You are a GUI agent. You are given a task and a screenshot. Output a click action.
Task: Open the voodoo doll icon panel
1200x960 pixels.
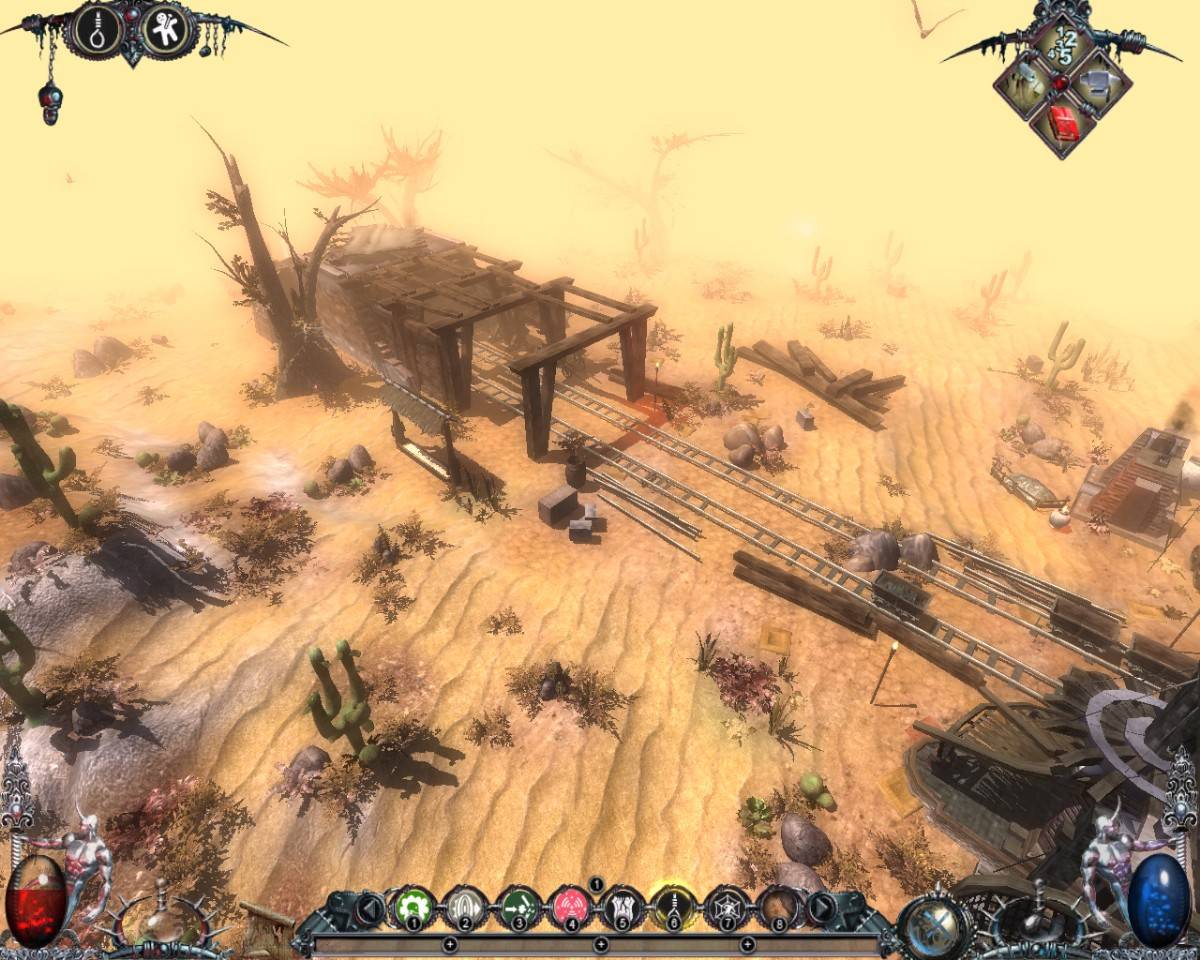point(166,31)
